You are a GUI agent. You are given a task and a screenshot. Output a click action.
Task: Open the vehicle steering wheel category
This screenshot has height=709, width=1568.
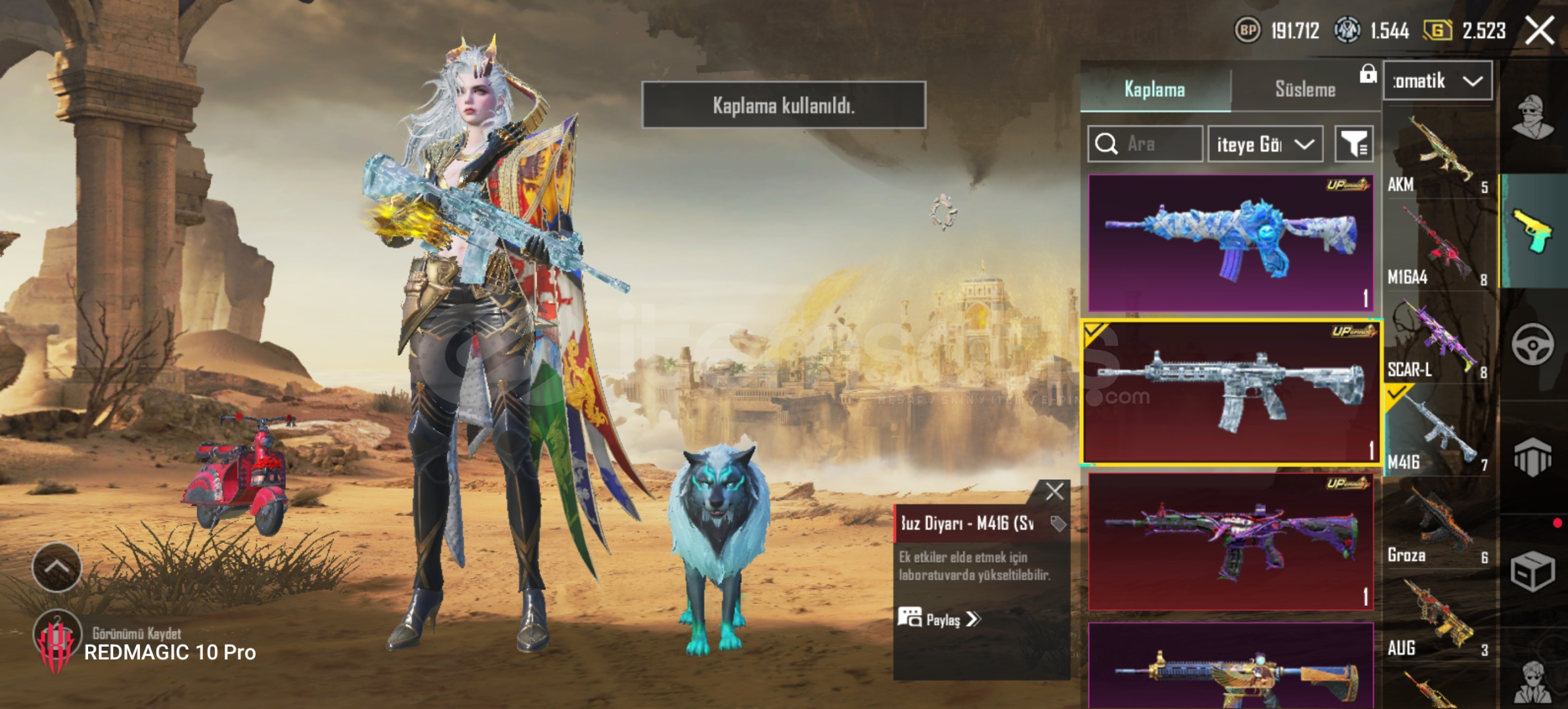(x=1533, y=344)
